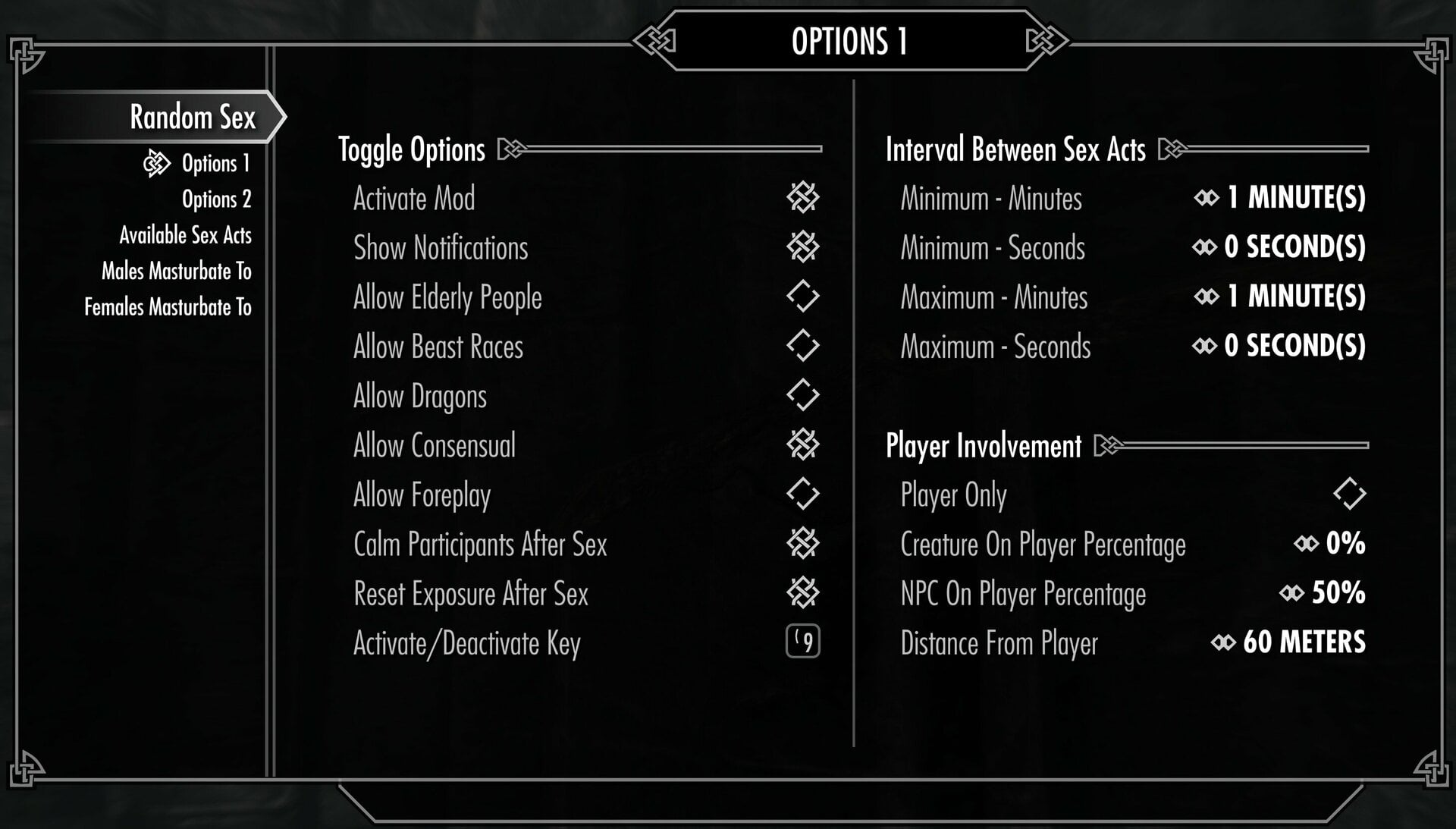Switch to the Options 2 page
The width and height of the screenshot is (1456, 829).
click(x=216, y=199)
